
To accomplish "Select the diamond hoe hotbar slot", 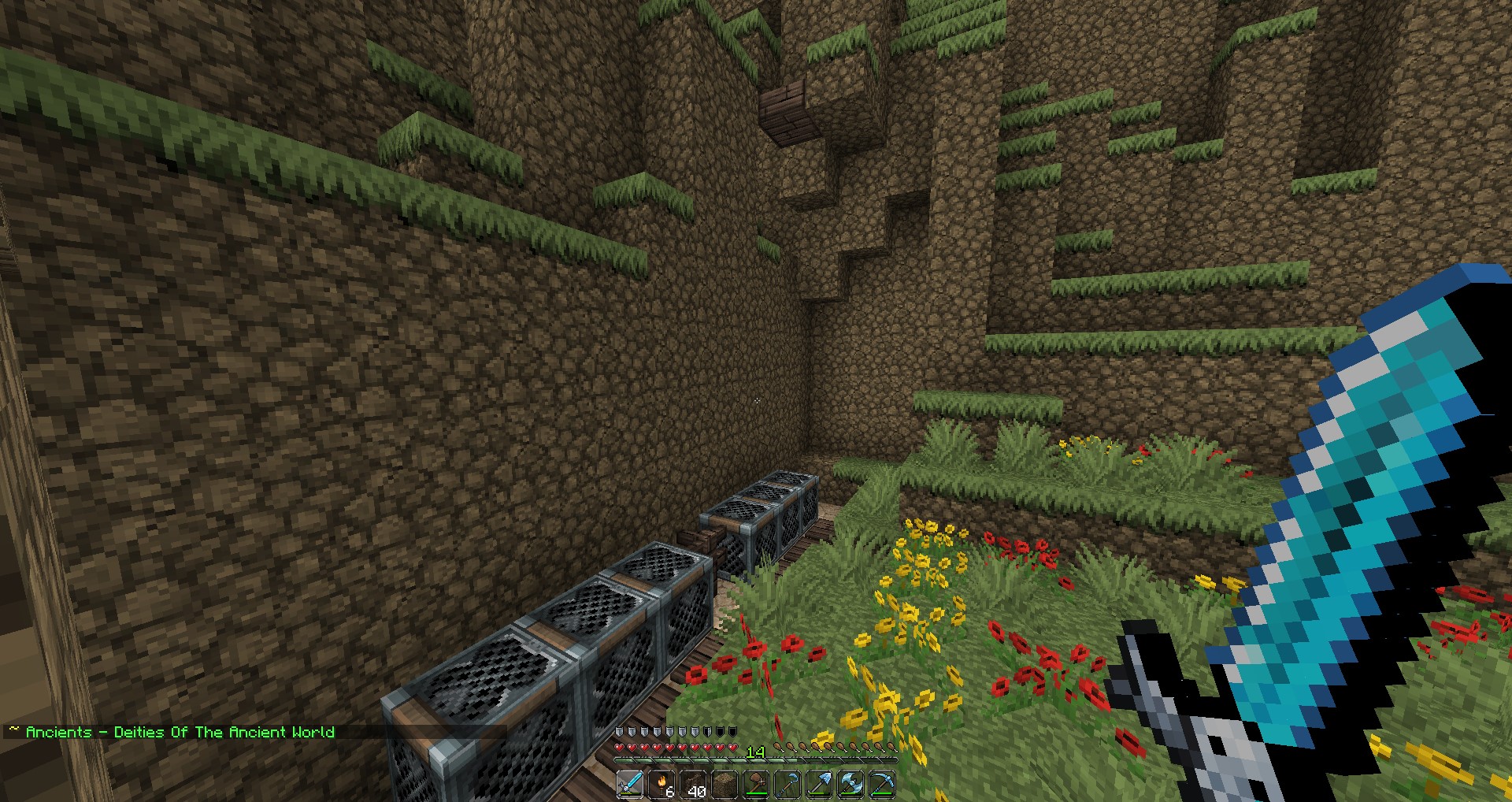I will (x=787, y=785).
